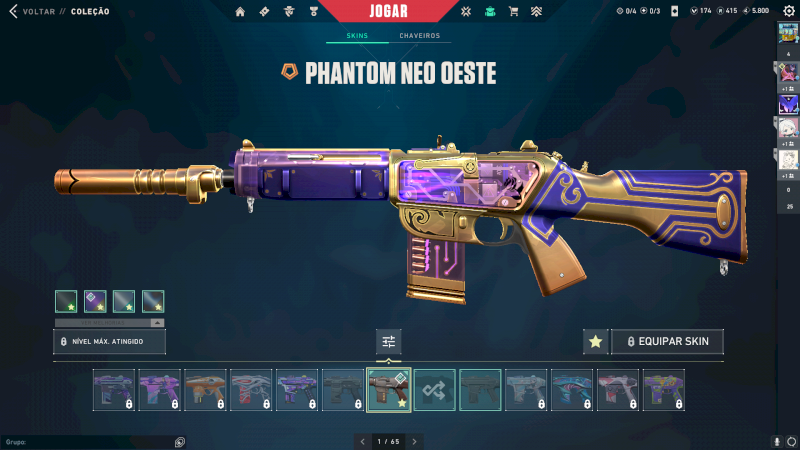This screenshot has width=800, height=450.
Task: Open the home icon in top navigation
Action: [240, 12]
